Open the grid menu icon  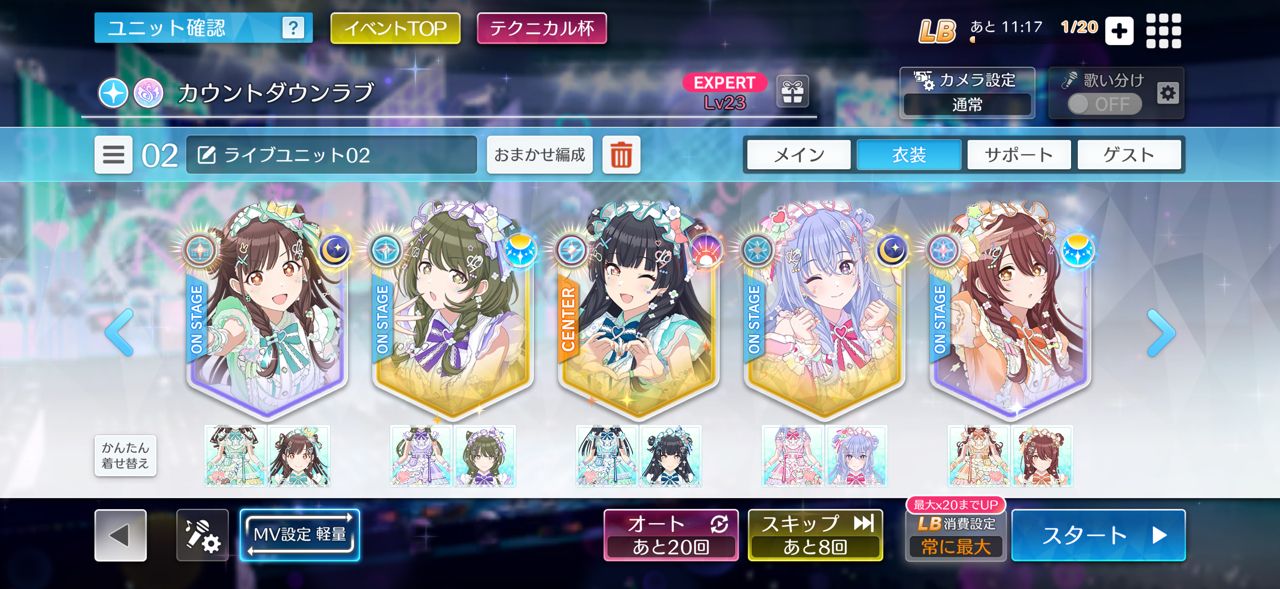[1163, 30]
